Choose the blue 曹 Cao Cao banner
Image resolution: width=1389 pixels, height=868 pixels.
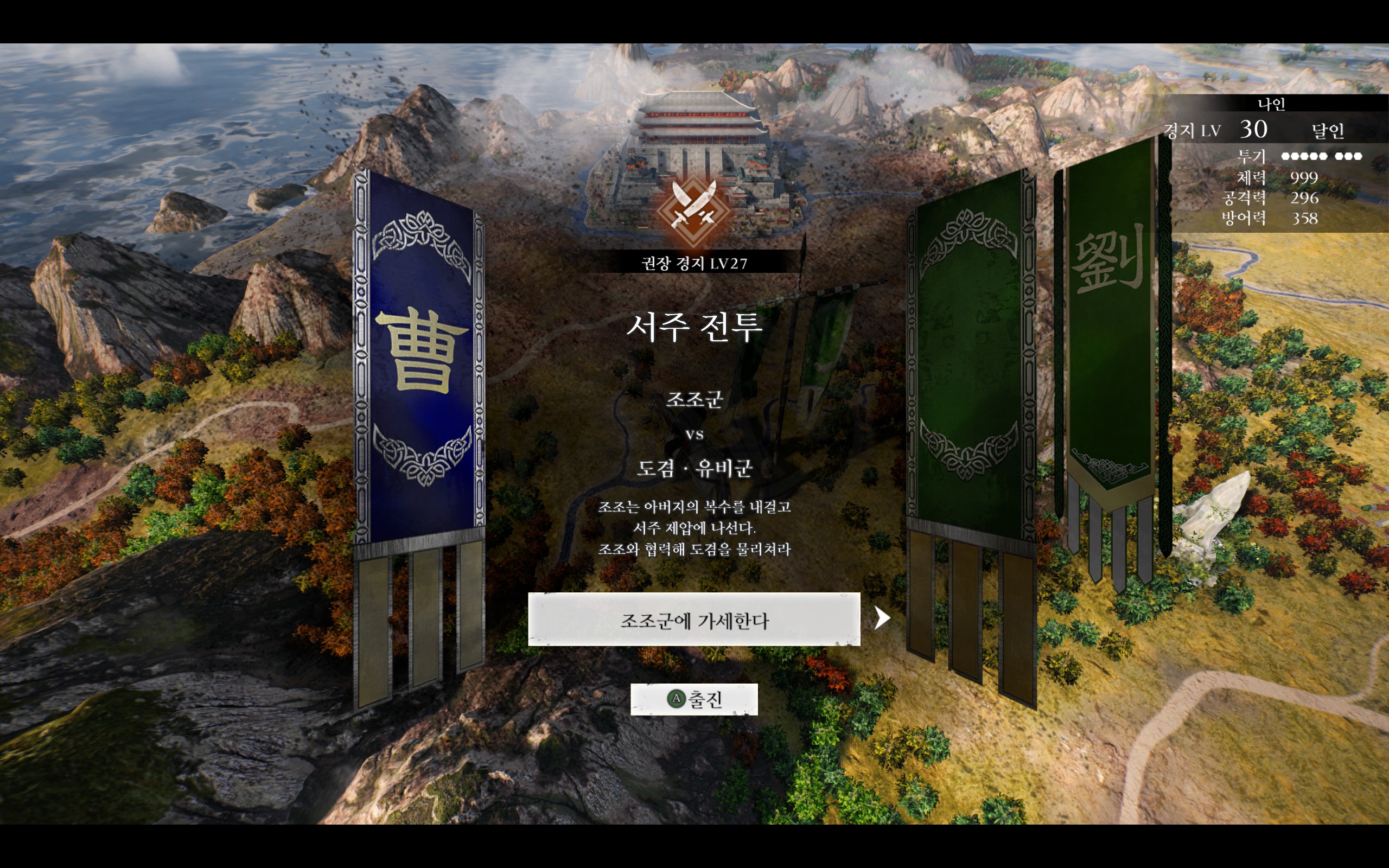click(x=420, y=356)
